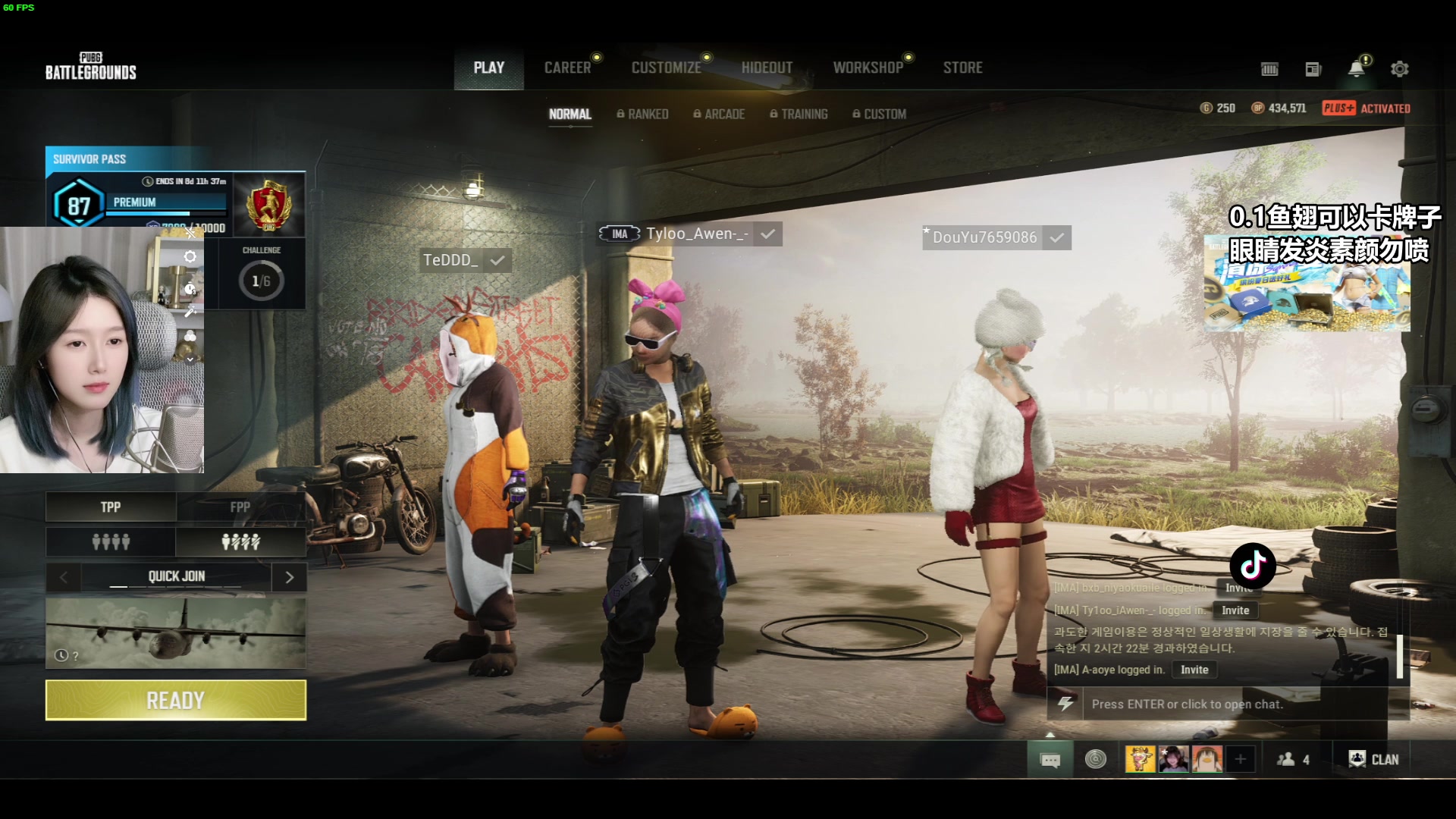Invite A-aoye from the chat log
1456x819 pixels.
click(x=1194, y=670)
